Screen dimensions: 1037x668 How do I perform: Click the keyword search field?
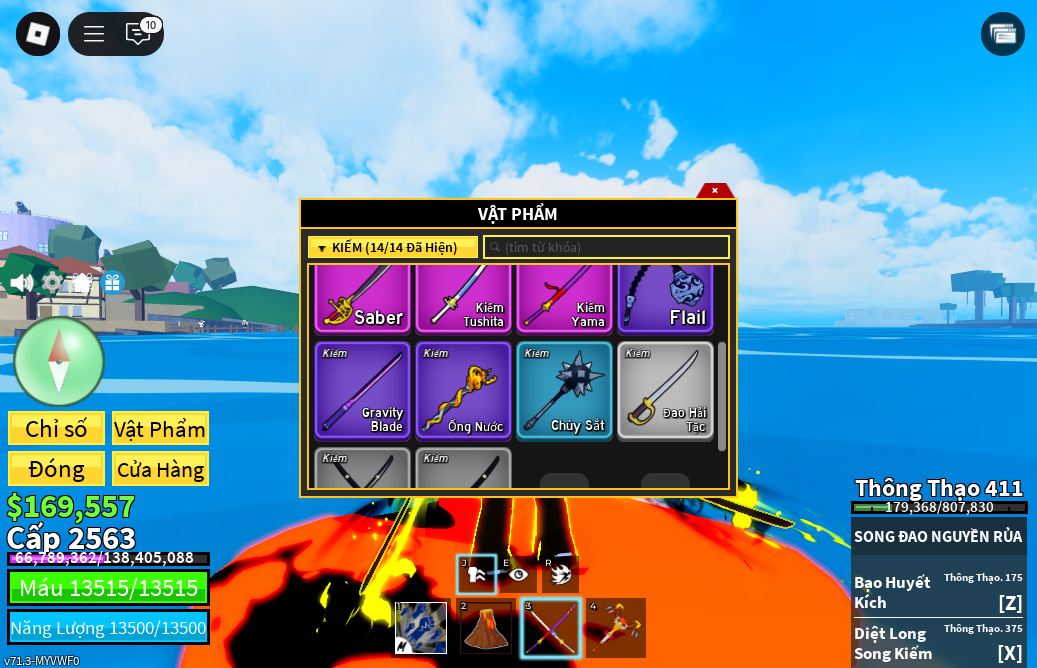point(606,247)
